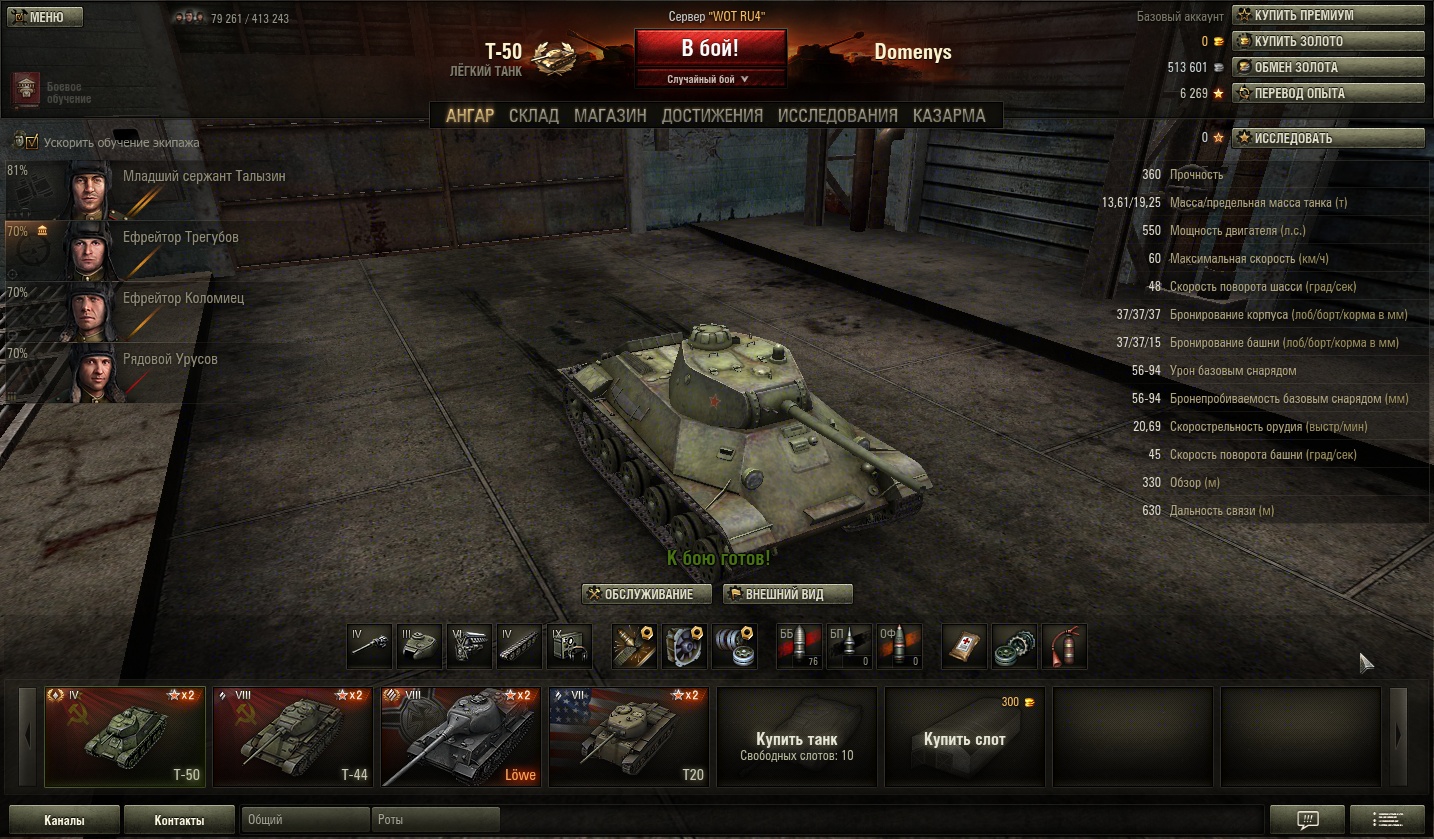
Task: Start the battle with the В бой! button
Action: tap(710, 48)
